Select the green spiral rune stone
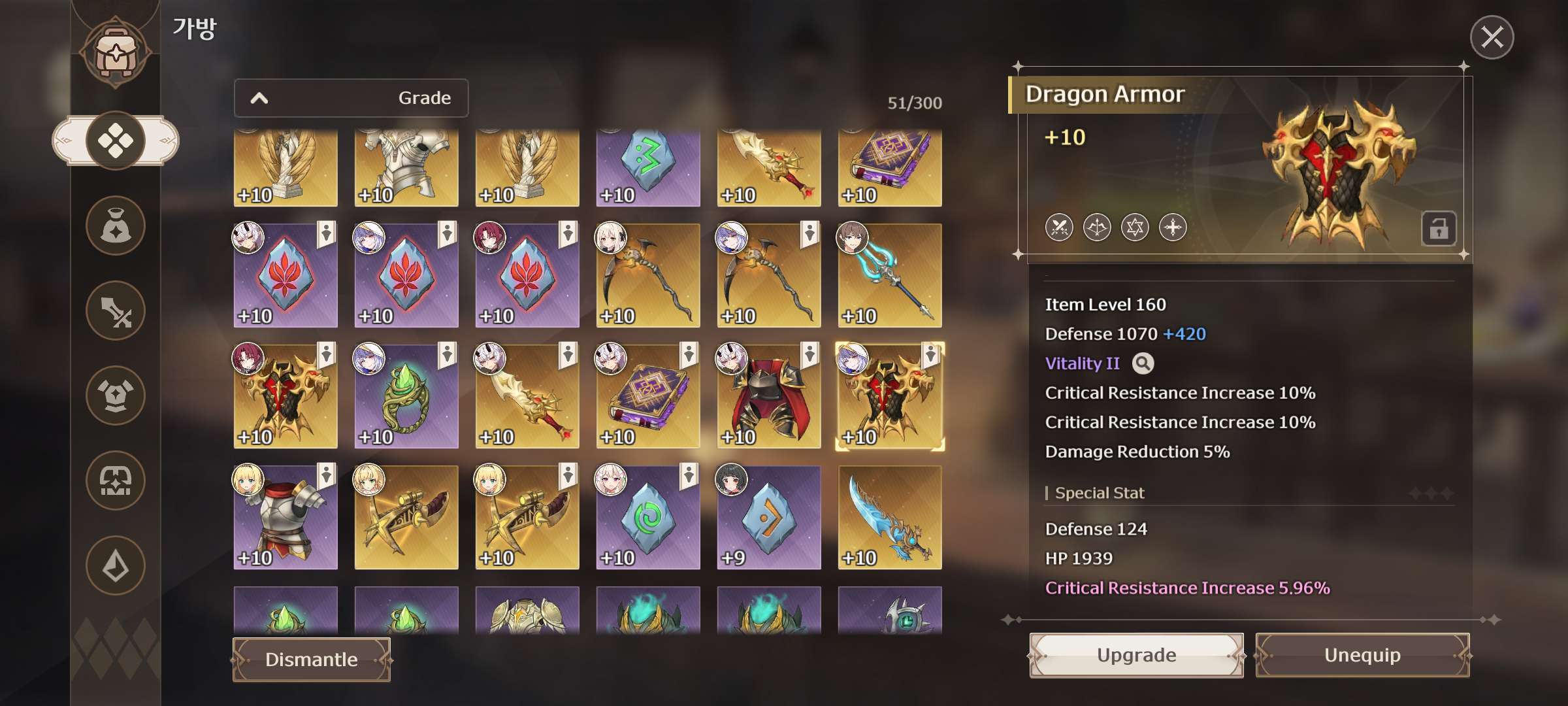Screen dimensions: 1568x706 [x=648, y=518]
